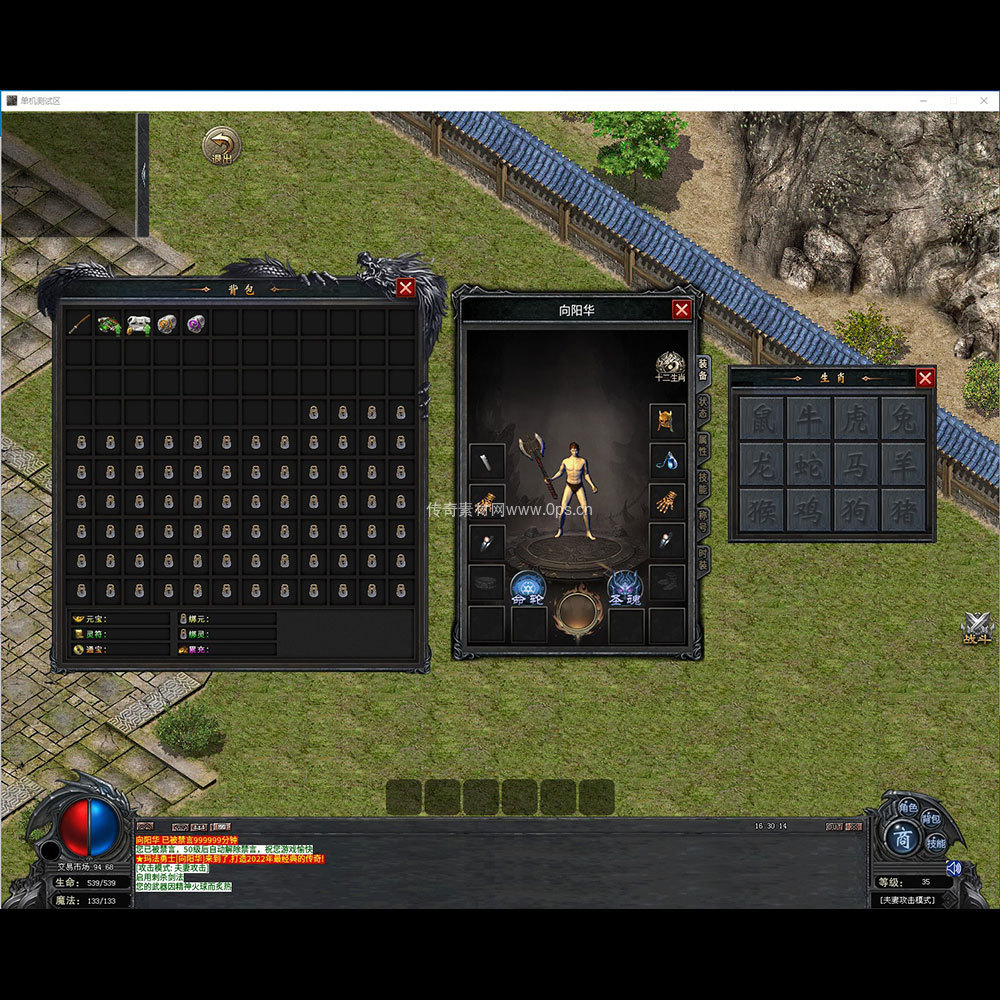Close the 背包 backpack window
Image resolution: width=1000 pixels, height=1000 pixels.
pos(405,288)
